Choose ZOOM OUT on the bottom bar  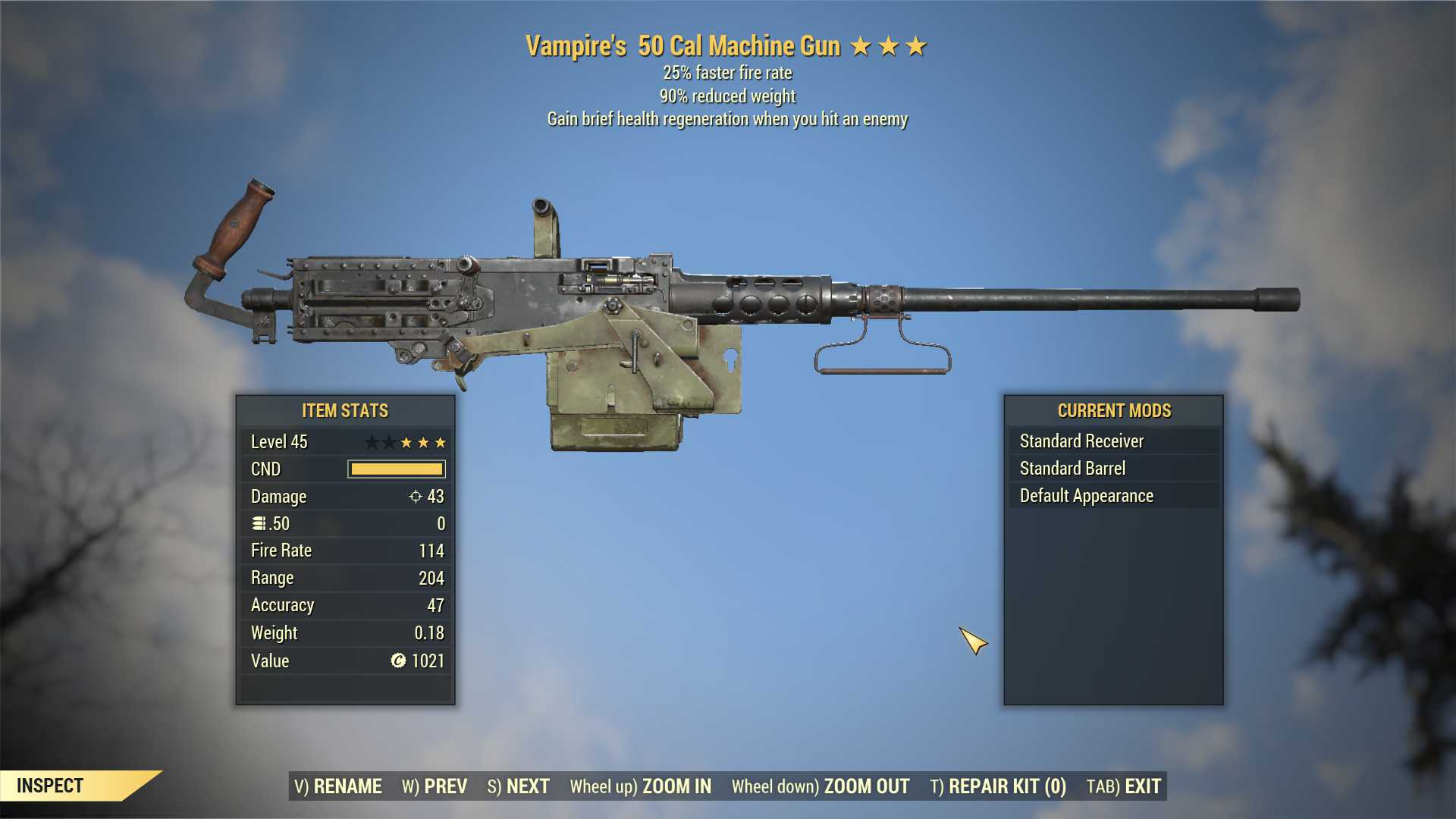pyautogui.click(x=821, y=786)
